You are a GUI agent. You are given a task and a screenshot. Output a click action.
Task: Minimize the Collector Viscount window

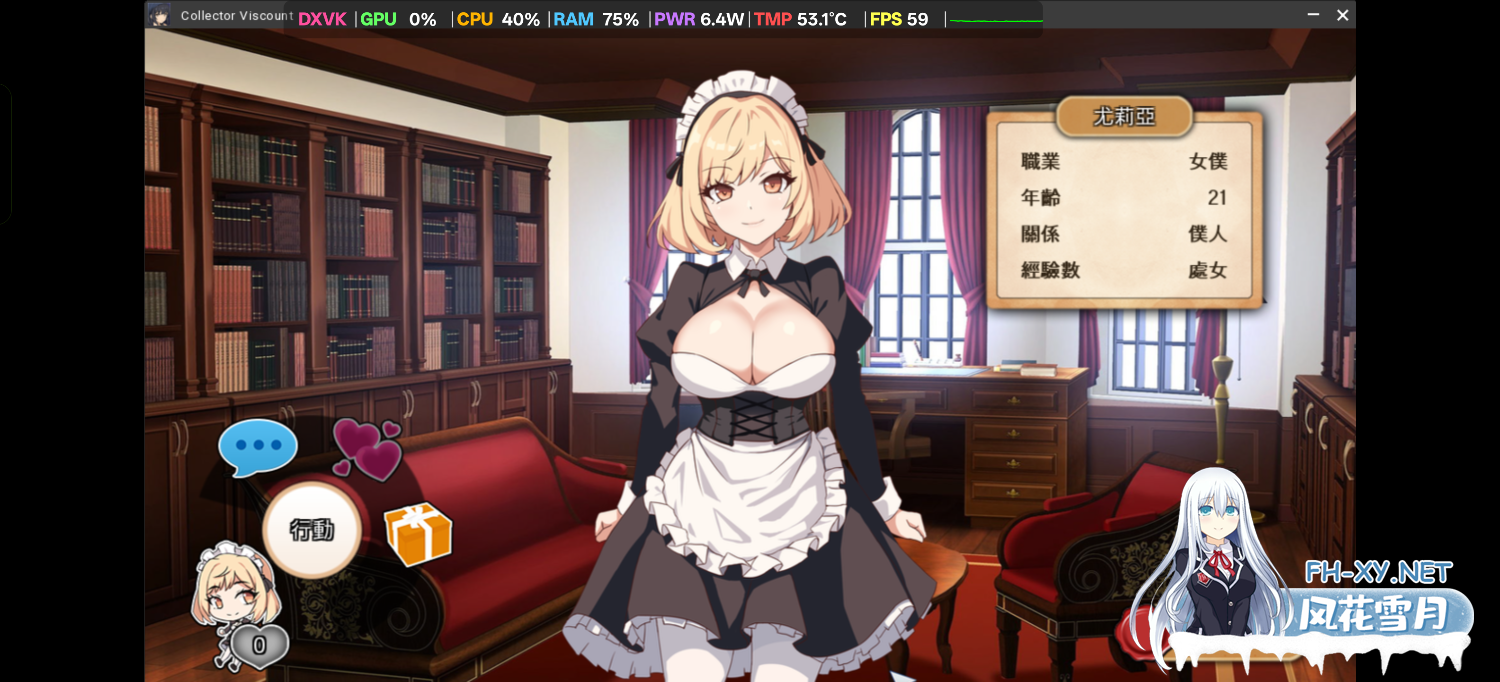tap(1313, 15)
